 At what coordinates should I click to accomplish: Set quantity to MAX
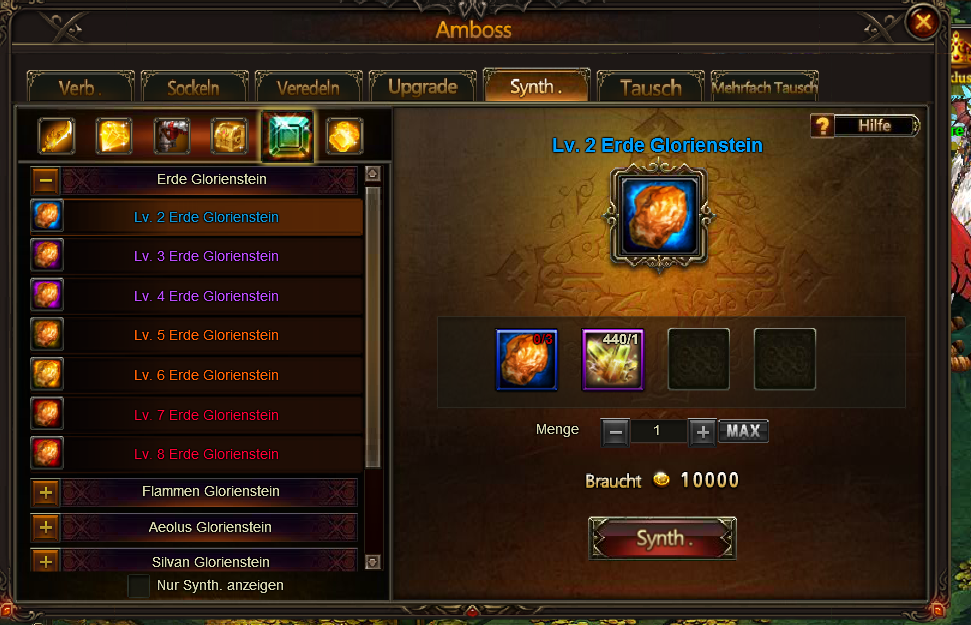click(743, 432)
